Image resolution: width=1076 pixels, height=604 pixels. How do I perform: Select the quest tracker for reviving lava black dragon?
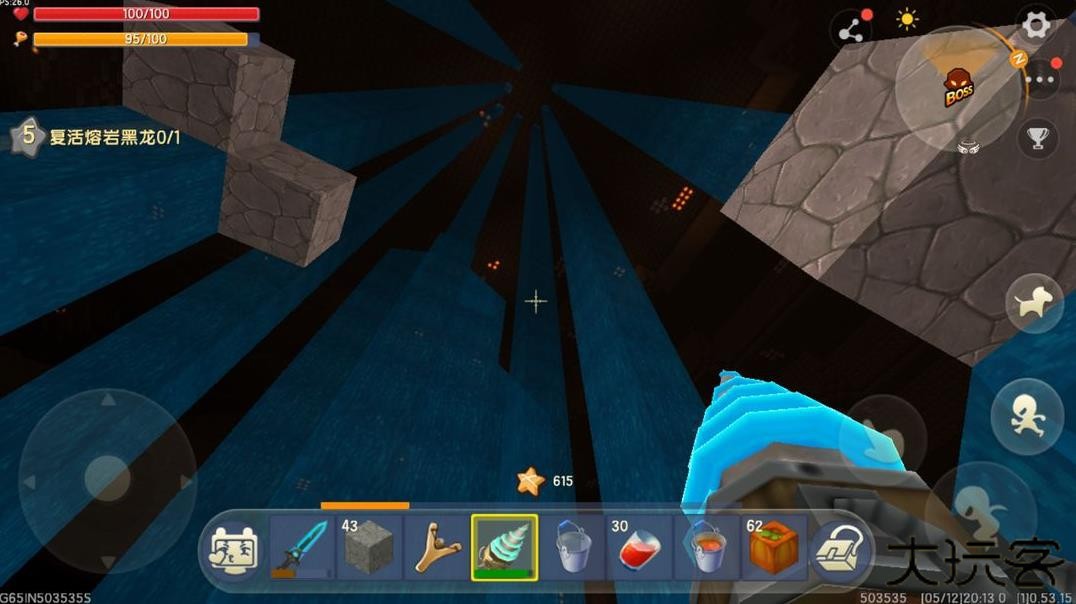98,137
